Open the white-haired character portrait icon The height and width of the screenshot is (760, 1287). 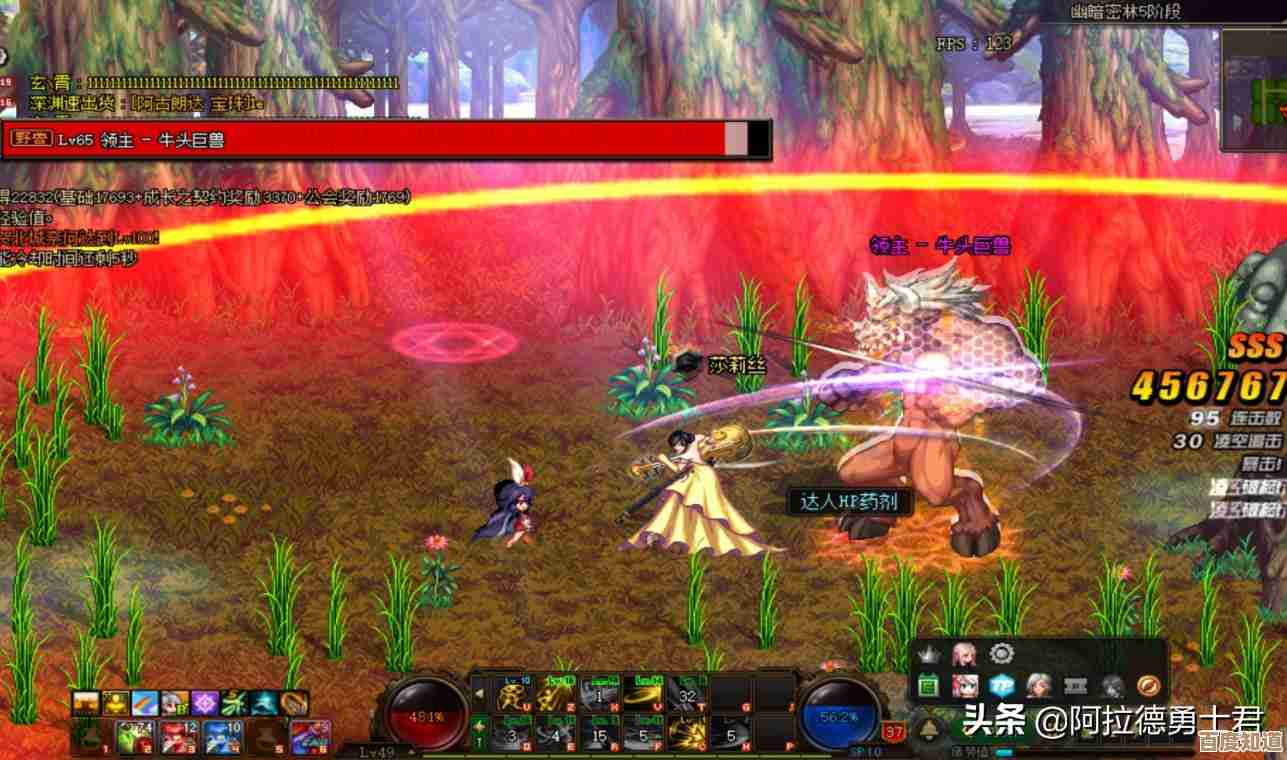tap(1037, 686)
